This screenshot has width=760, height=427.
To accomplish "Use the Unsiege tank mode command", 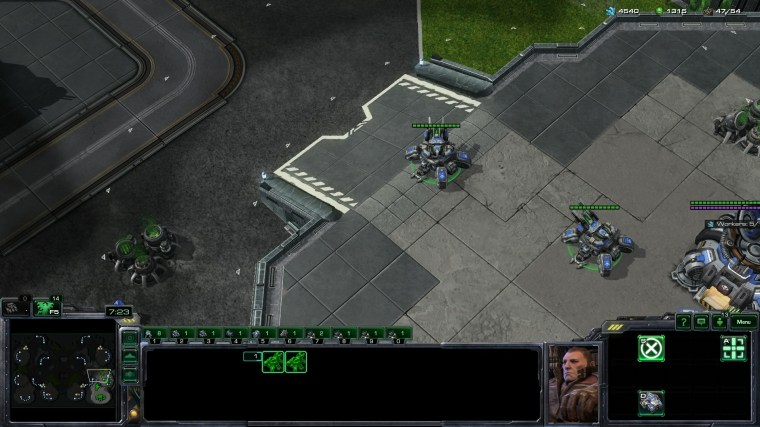I will coord(651,402).
